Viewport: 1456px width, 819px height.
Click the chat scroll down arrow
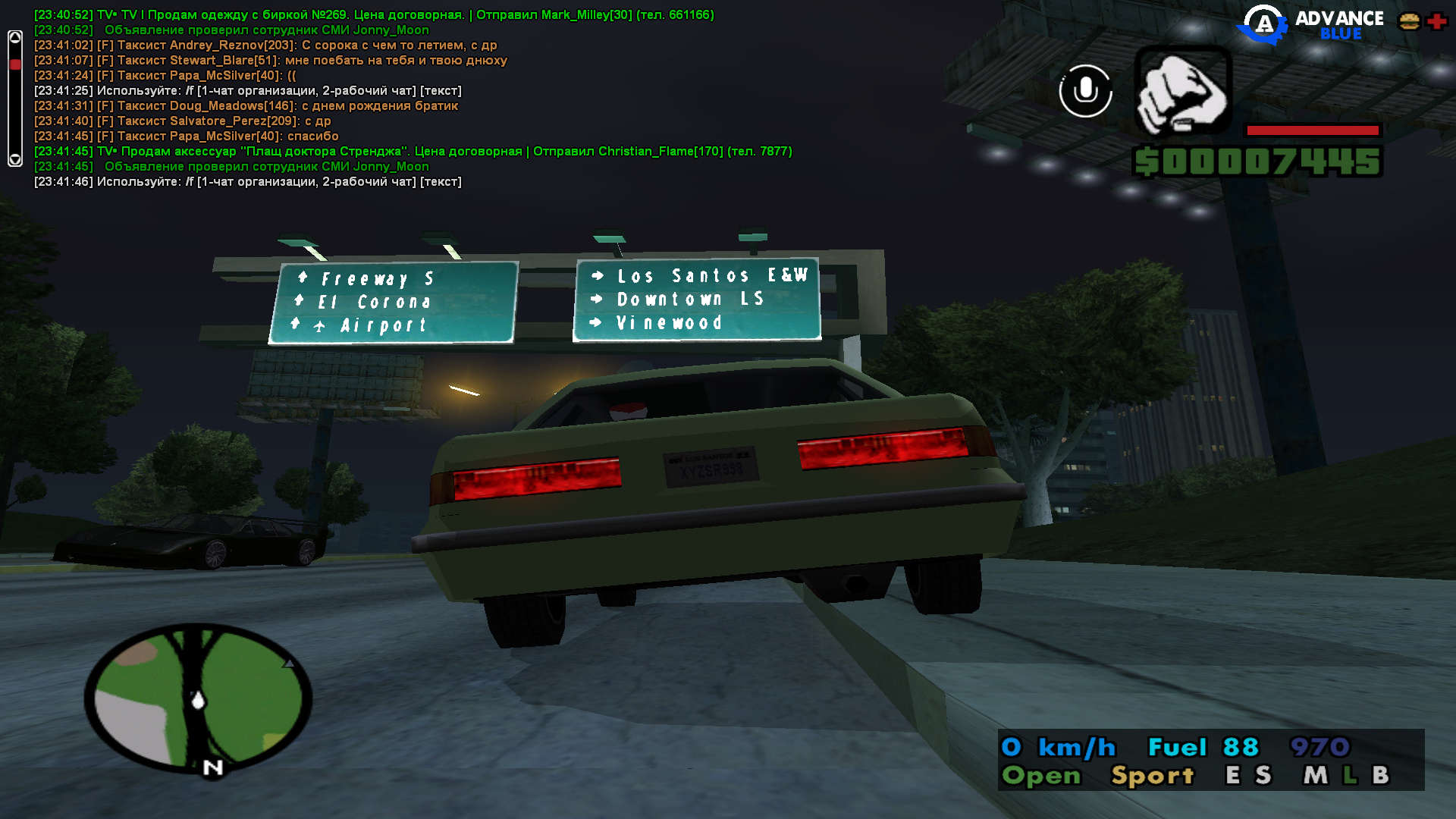coord(15,159)
